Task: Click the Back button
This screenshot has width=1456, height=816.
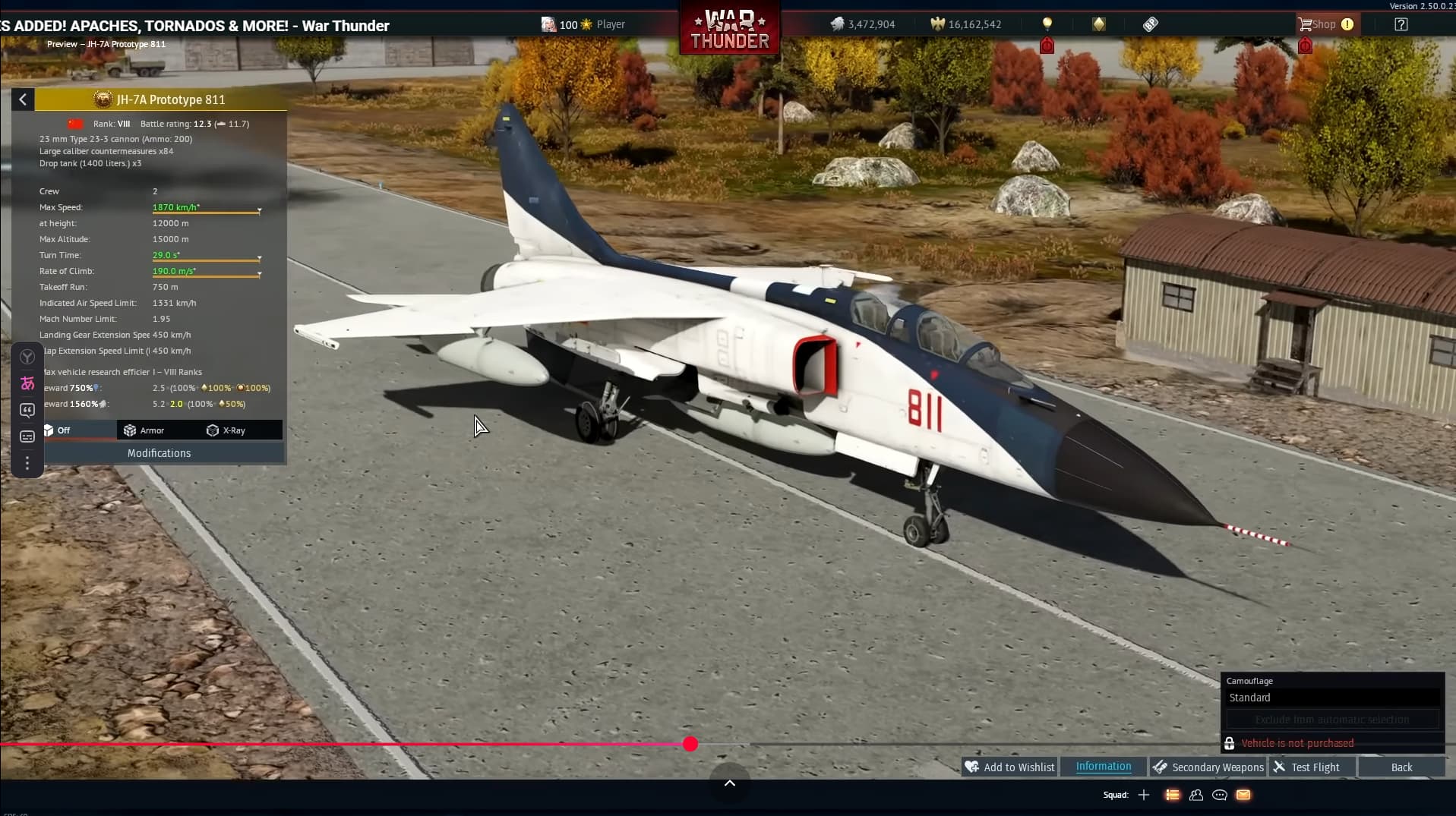Action: pyautogui.click(x=1401, y=767)
